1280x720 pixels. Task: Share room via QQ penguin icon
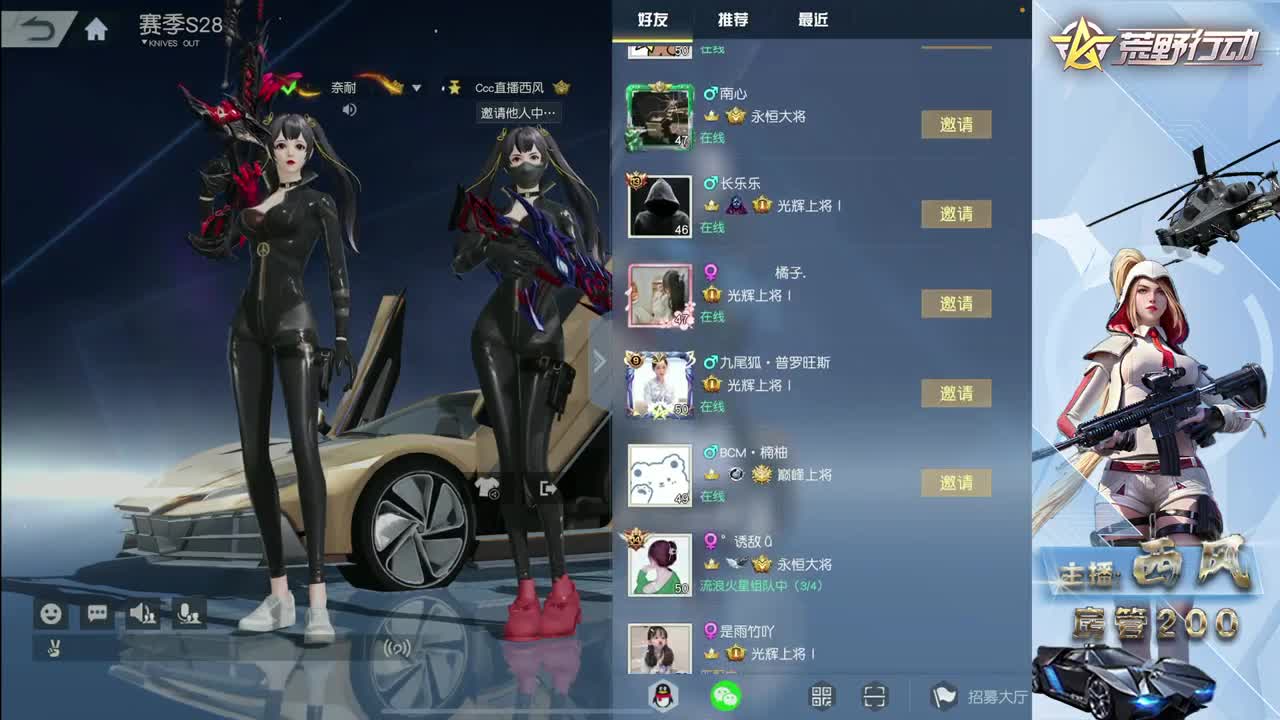tap(664, 698)
